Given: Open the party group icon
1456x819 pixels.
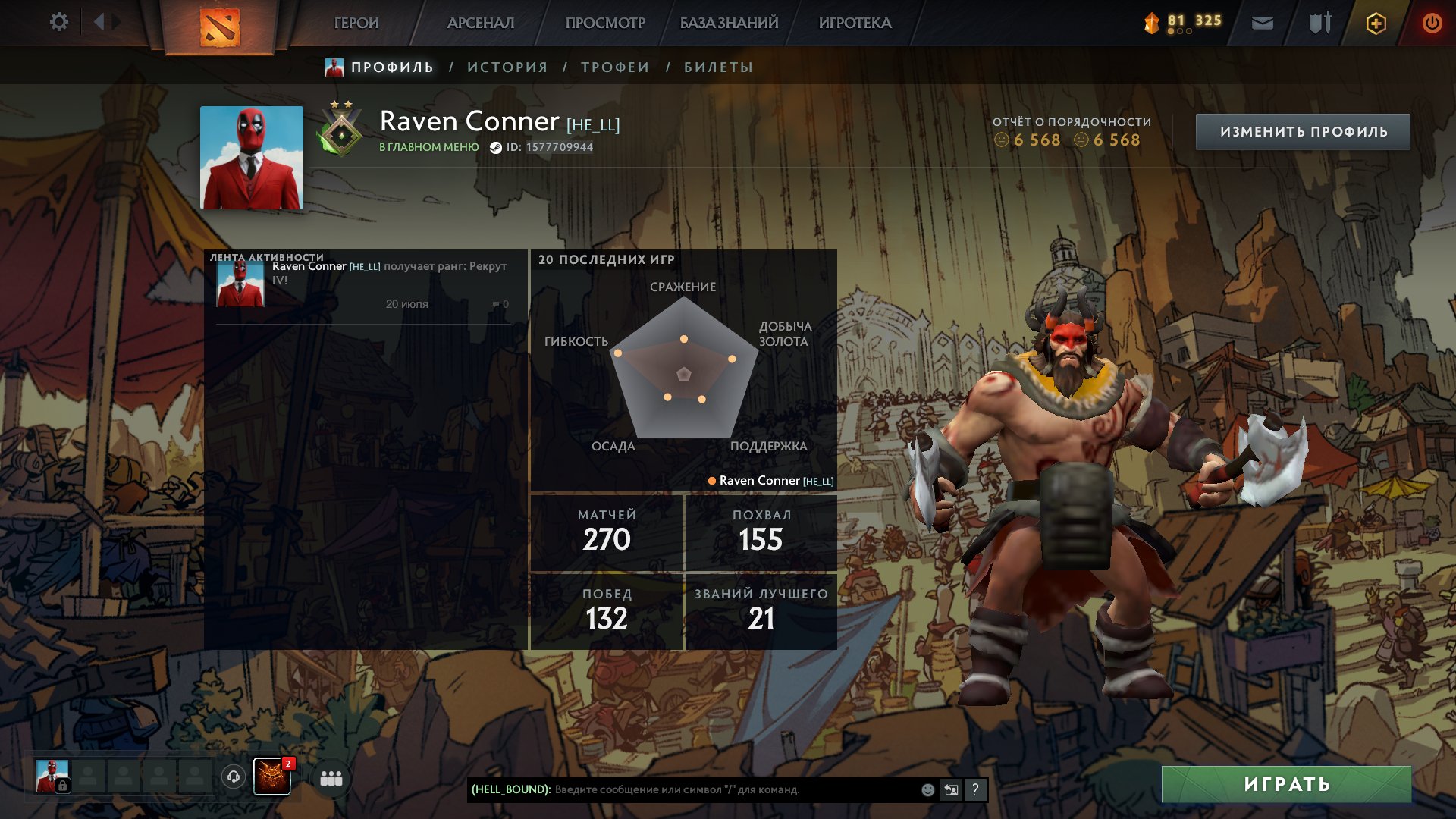Looking at the screenshot, I should [x=331, y=778].
